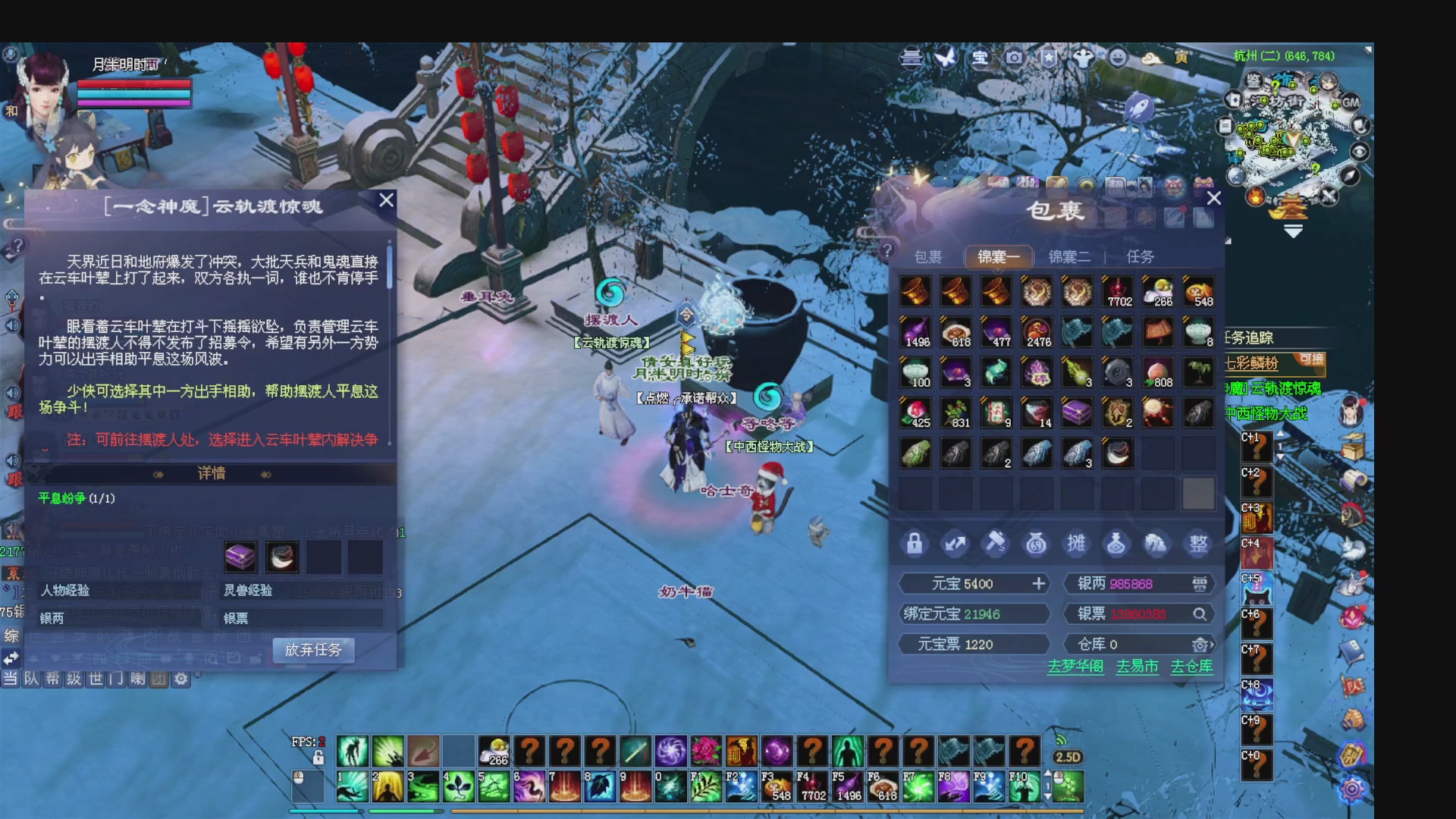Click the 放弃任务 abandon quest button
Screen dimensions: 1456x819
click(313, 650)
